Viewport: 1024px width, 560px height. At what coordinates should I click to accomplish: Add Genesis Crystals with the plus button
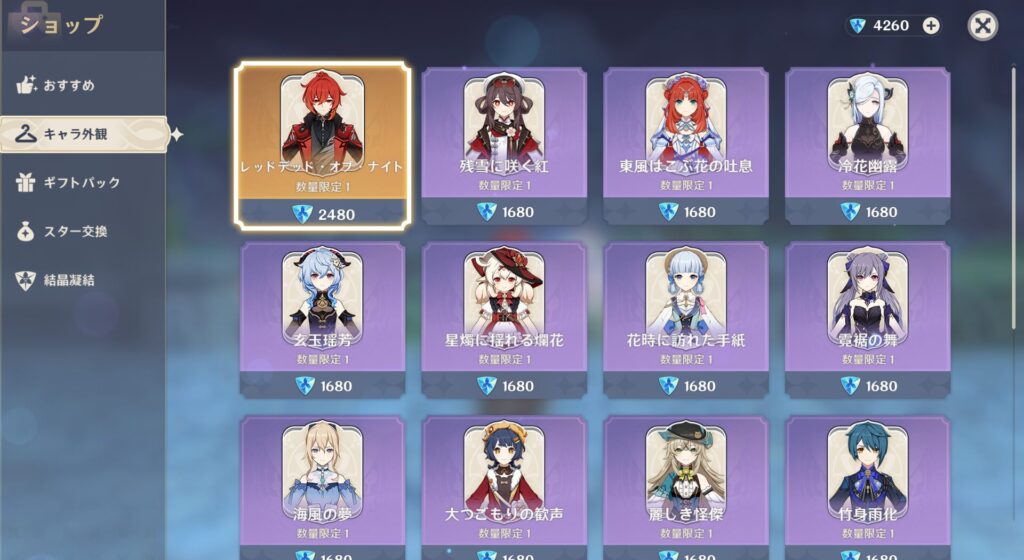(x=931, y=26)
